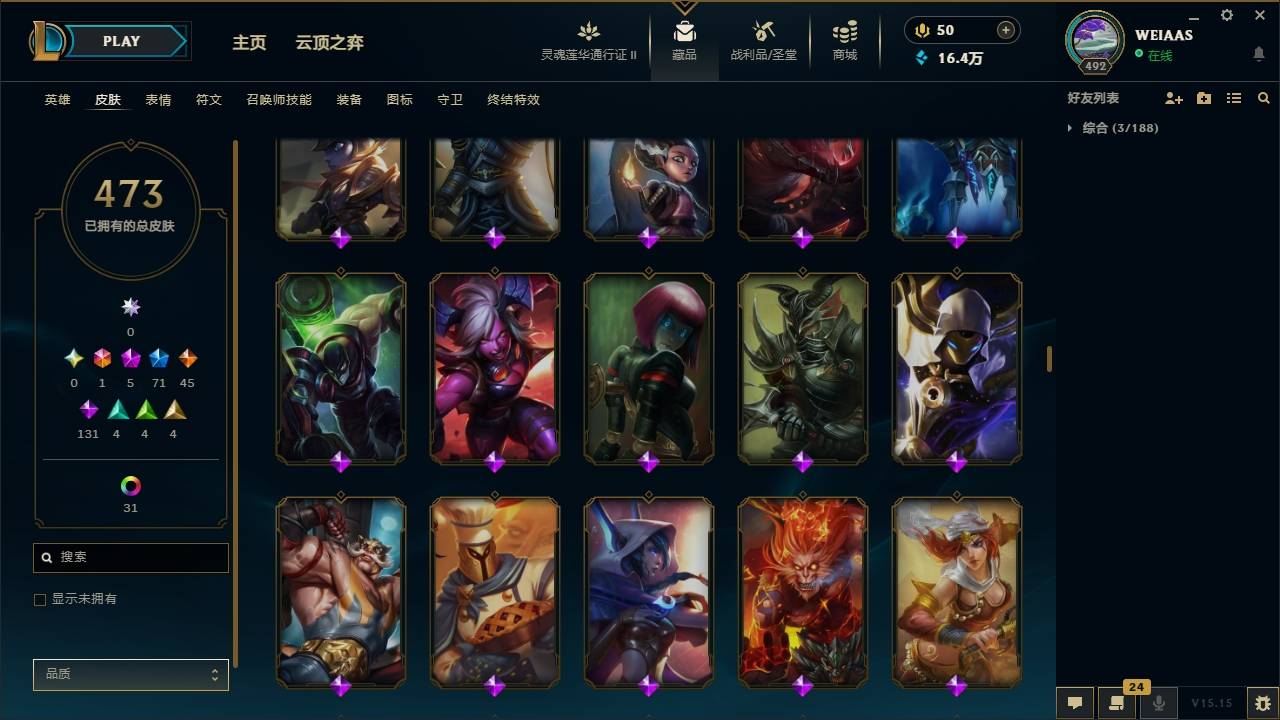The height and width of the screenshot is (720, 1280).
Task: Open the 品质 quality dropdown
Action: [x=130, y=674]
